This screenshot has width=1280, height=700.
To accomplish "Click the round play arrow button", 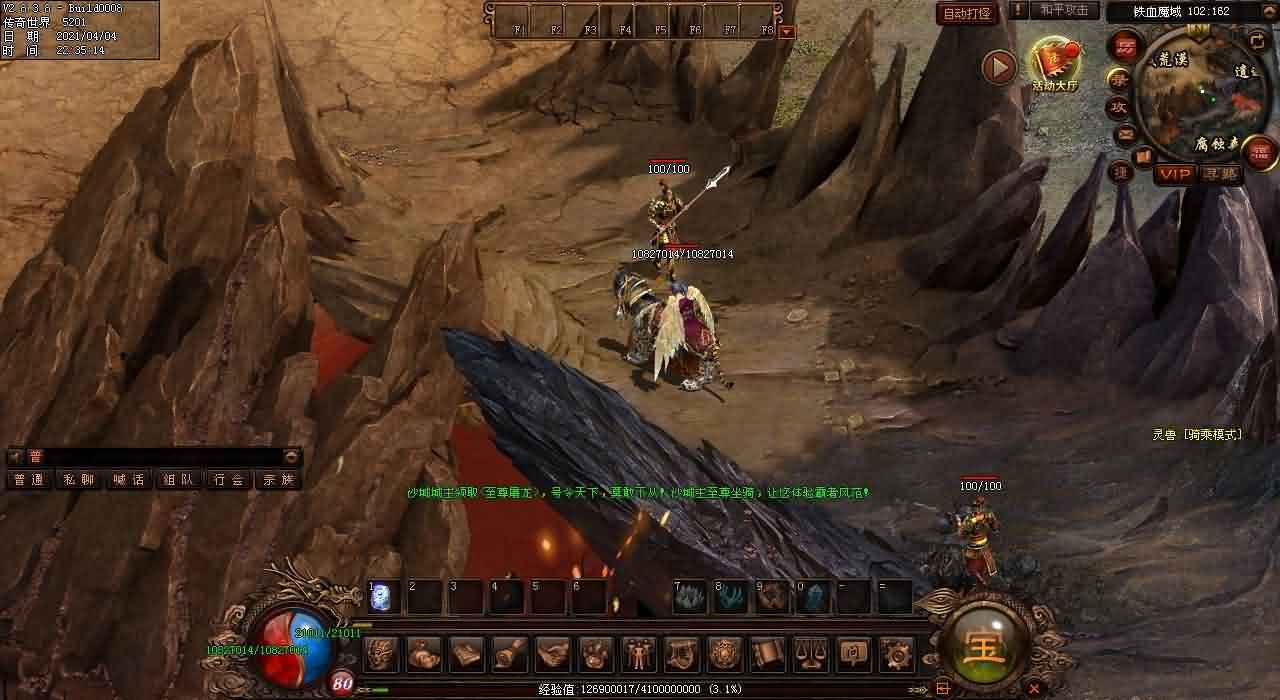I will pos(998,67).
